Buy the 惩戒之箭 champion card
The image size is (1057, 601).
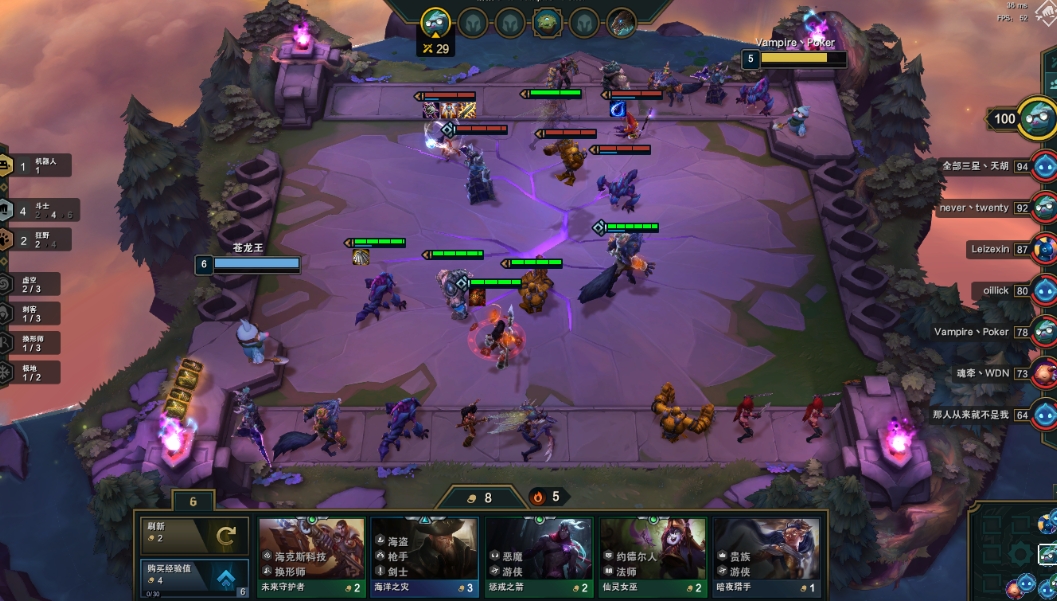tap(538, 556)
